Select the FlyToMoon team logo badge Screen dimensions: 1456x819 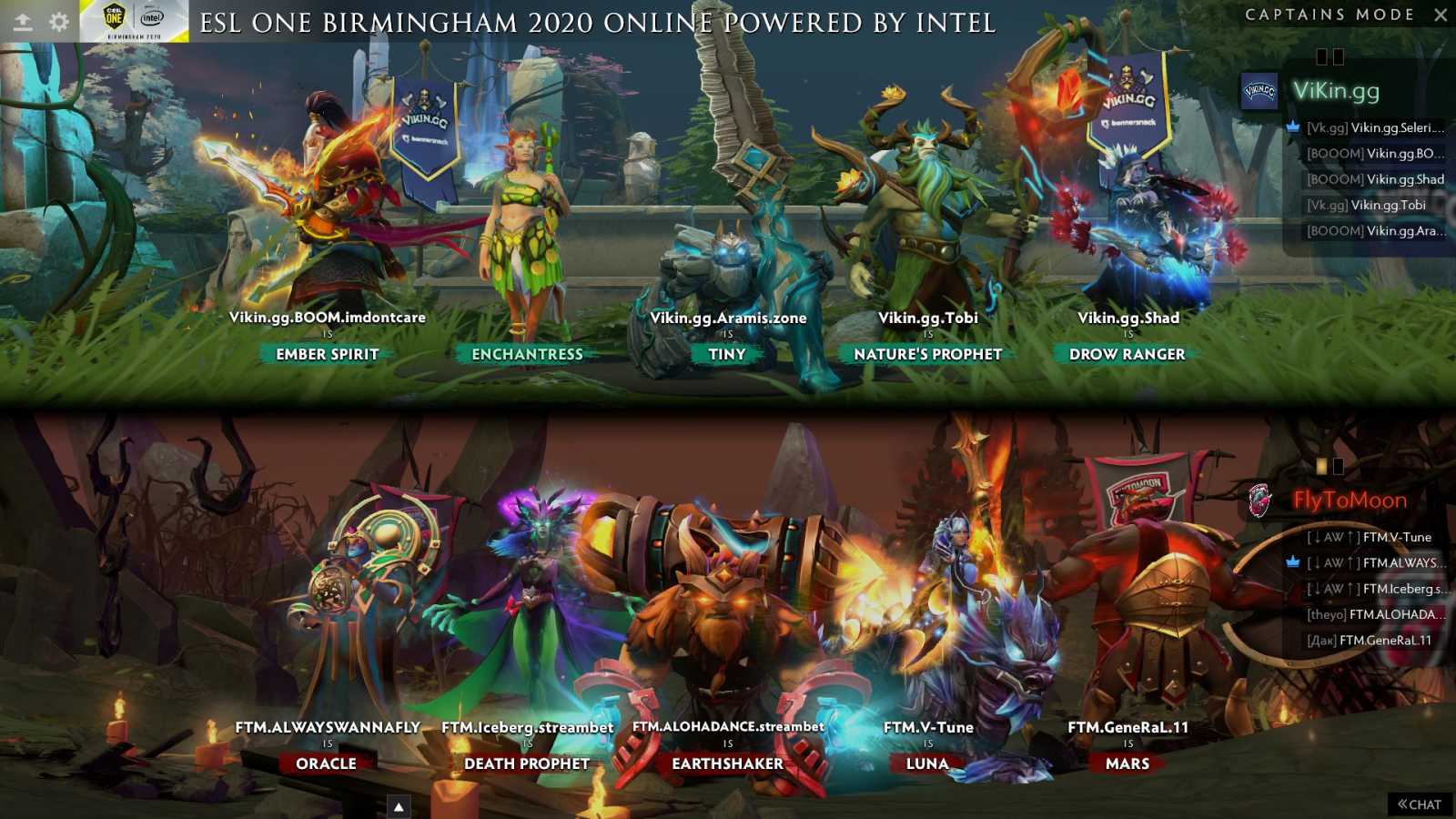click(x=1259, y=500)
